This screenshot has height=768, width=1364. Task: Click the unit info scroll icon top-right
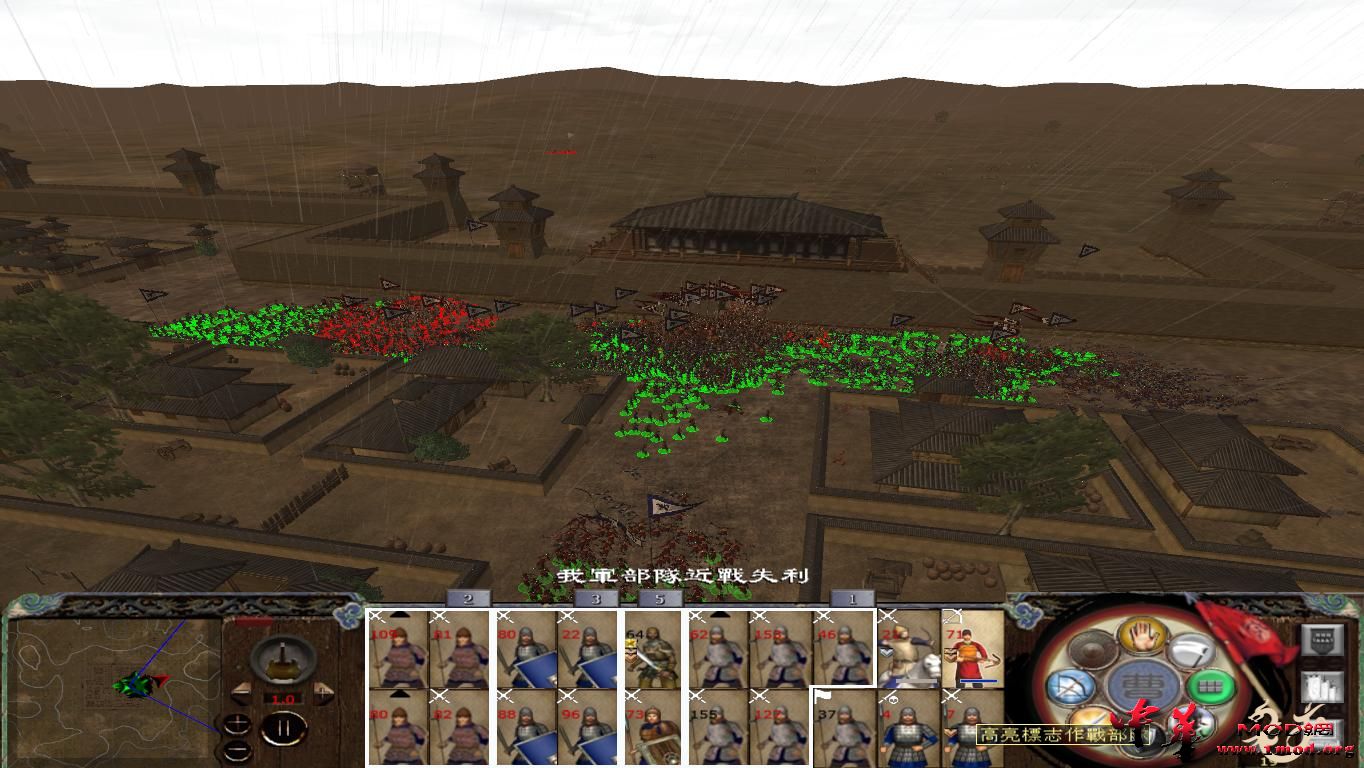(x=1323, y=640)
